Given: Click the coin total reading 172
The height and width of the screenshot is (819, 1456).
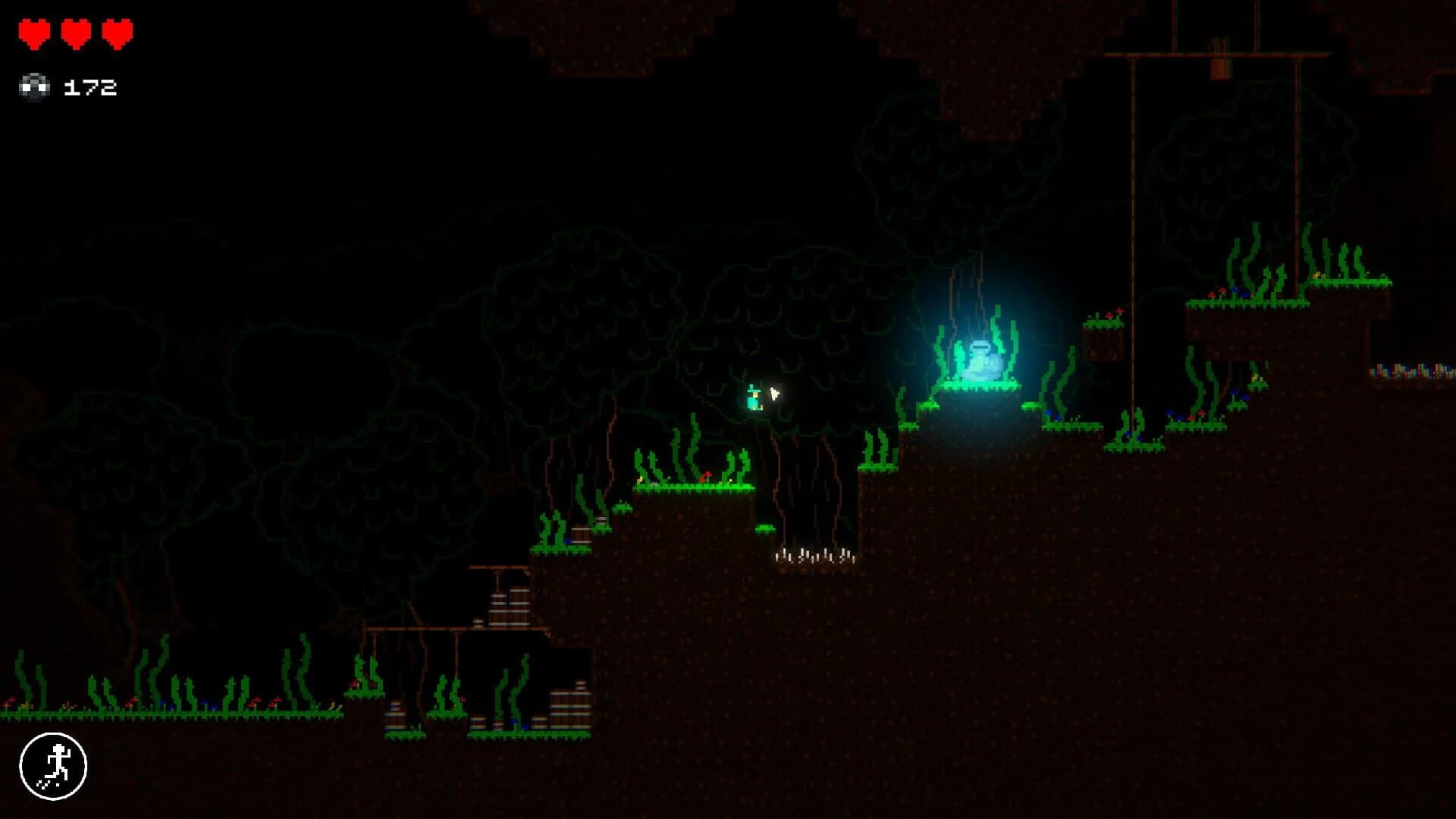Looking at the screenshot, I should click(x=91, y=86).
